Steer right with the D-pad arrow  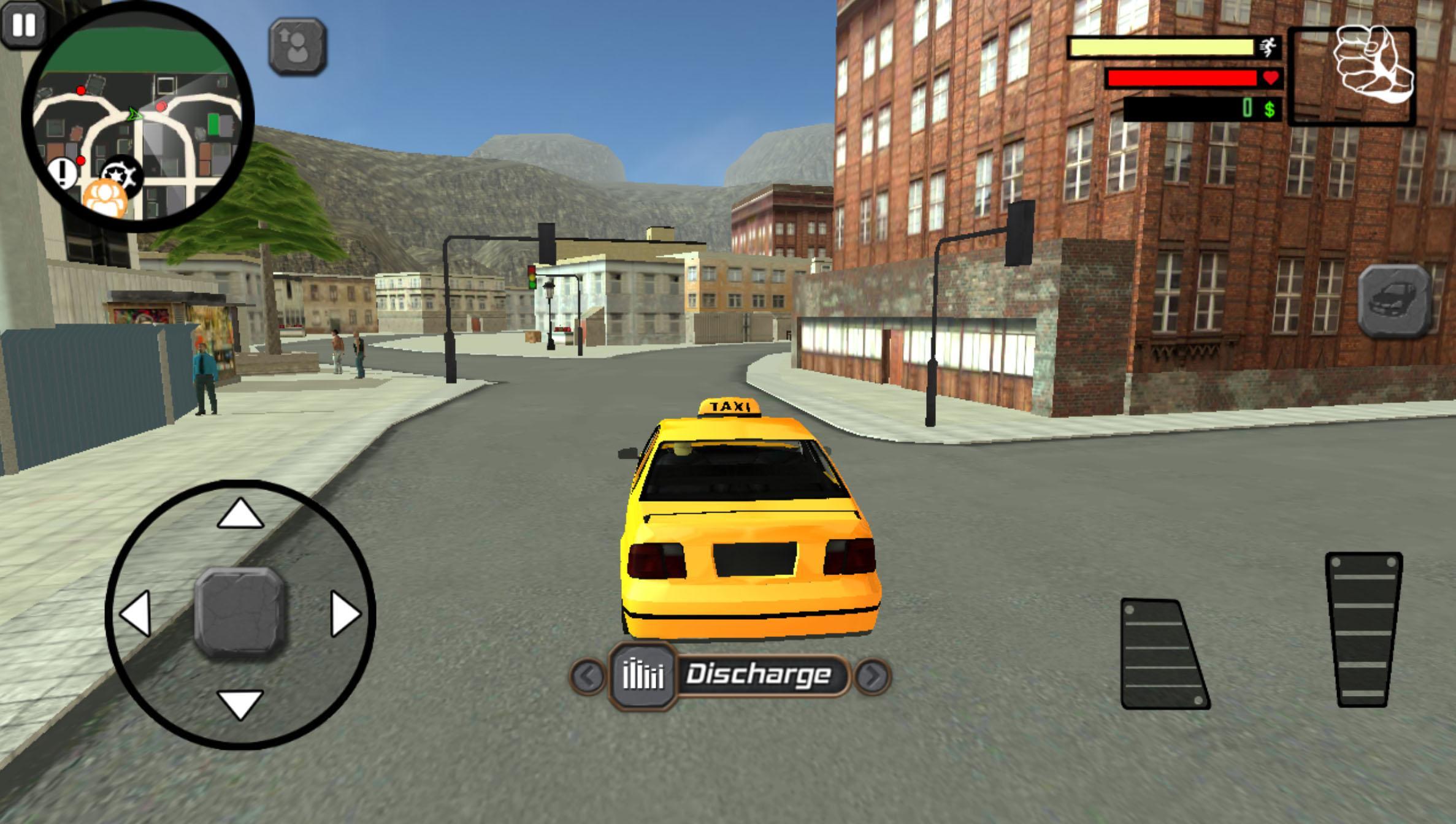(x=345, y=613)
